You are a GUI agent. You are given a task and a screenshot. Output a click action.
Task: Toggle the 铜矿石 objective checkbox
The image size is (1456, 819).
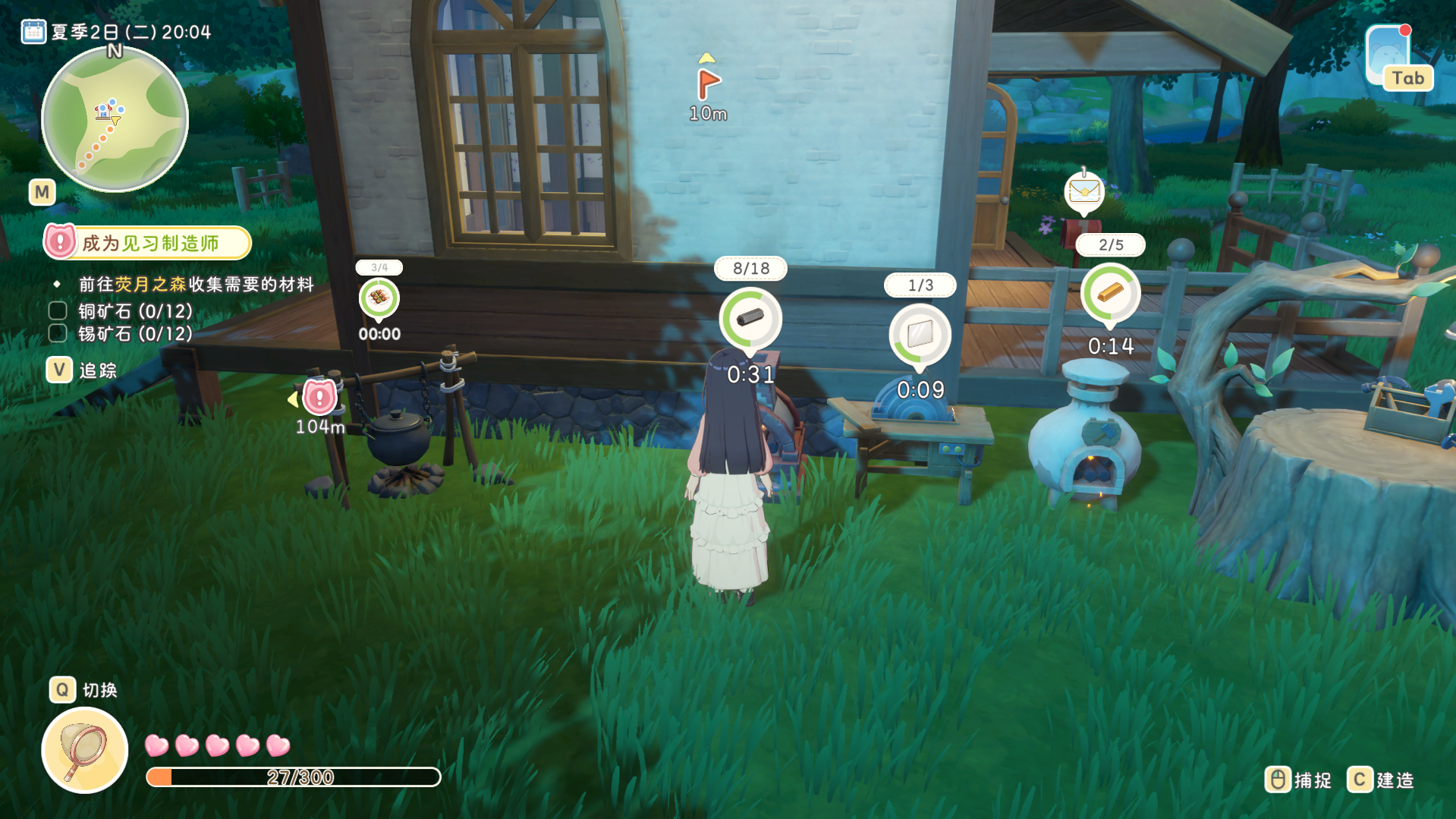(58, 310)
